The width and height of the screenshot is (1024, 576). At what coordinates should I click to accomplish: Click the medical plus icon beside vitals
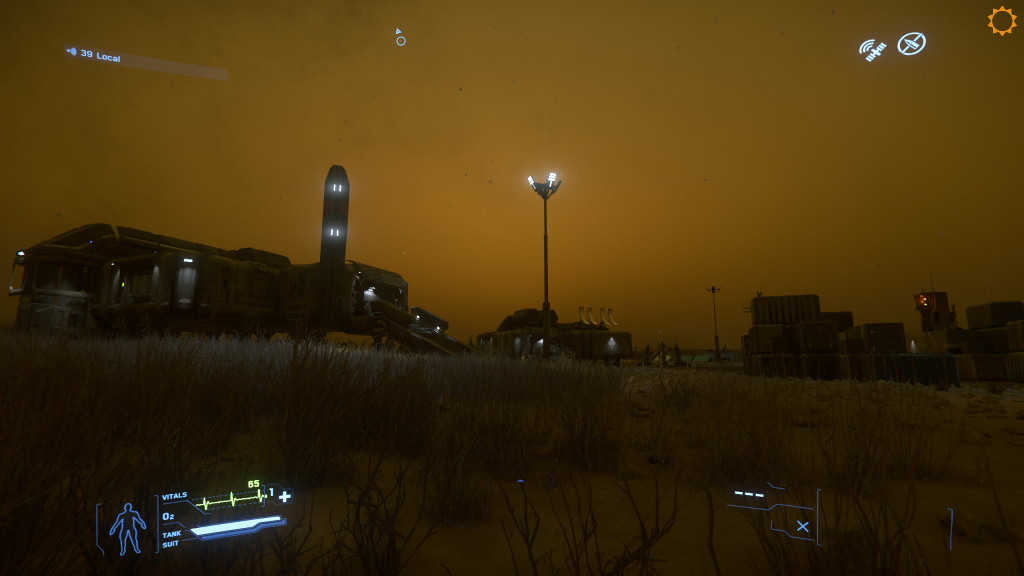pyautogui.click(x=285, y=496)
